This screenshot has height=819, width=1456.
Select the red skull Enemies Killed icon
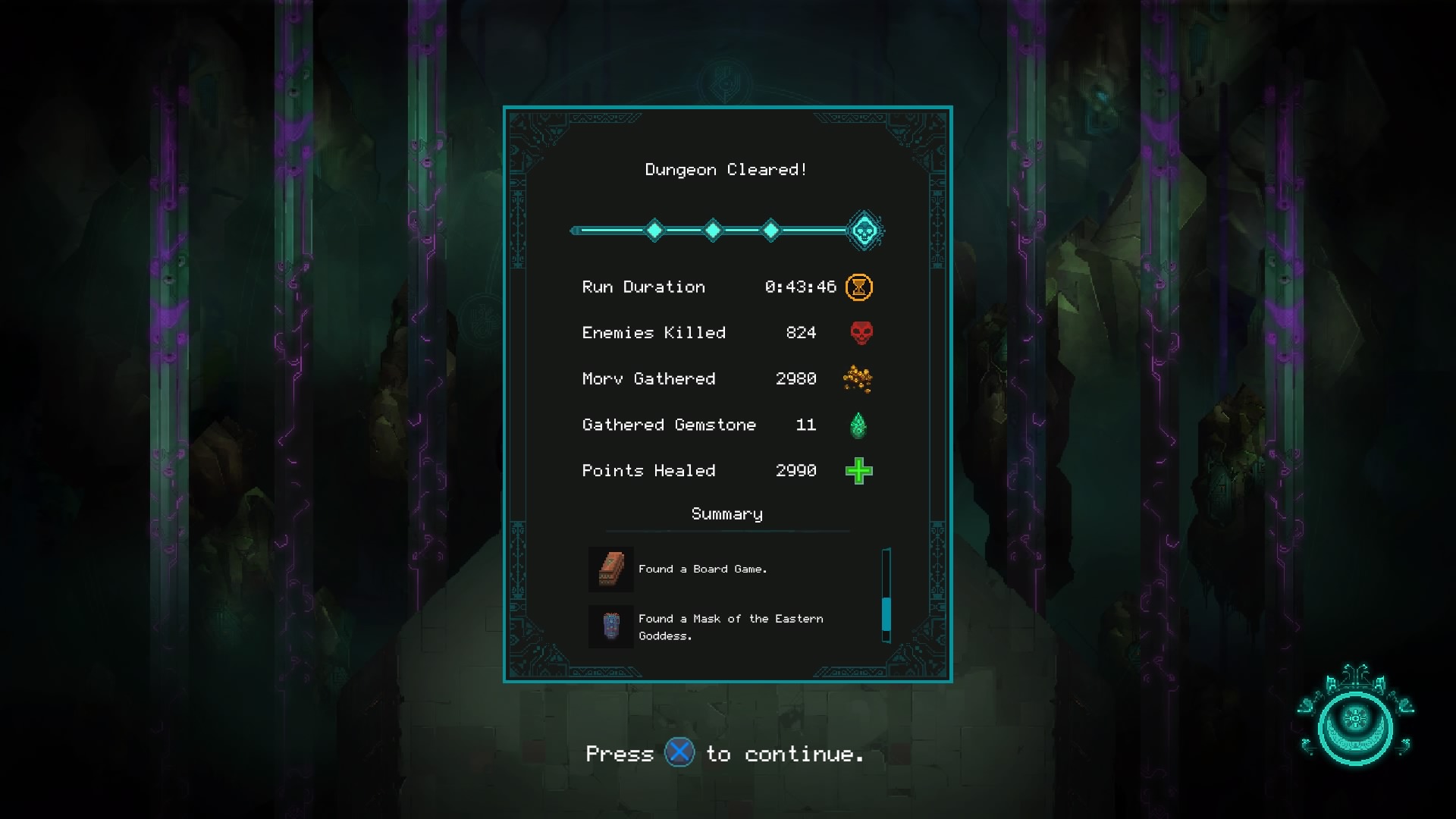859,332
